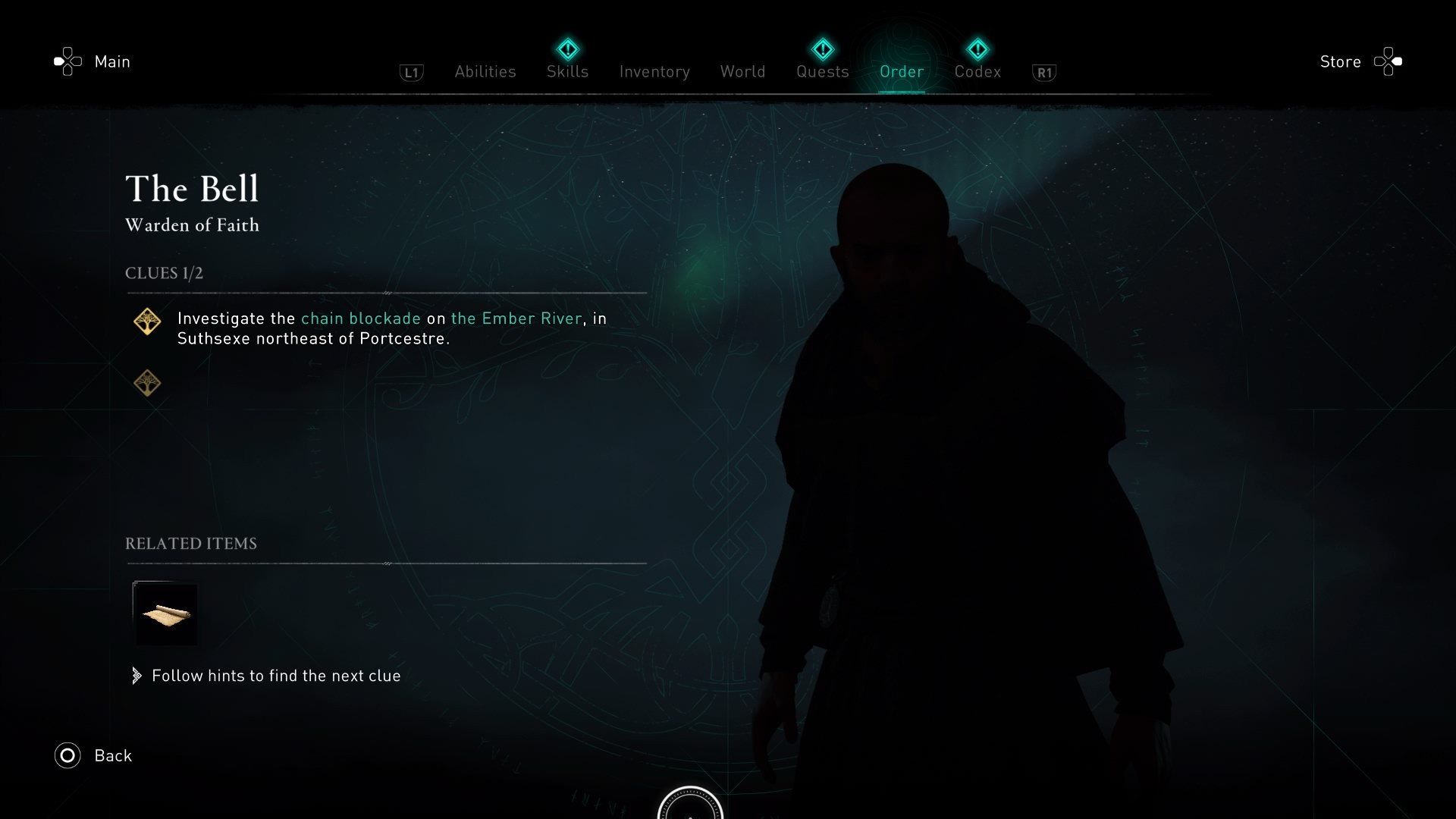Expand the RELATED ITEMS section
This screenshot has width=1456, height=819.
191,543
